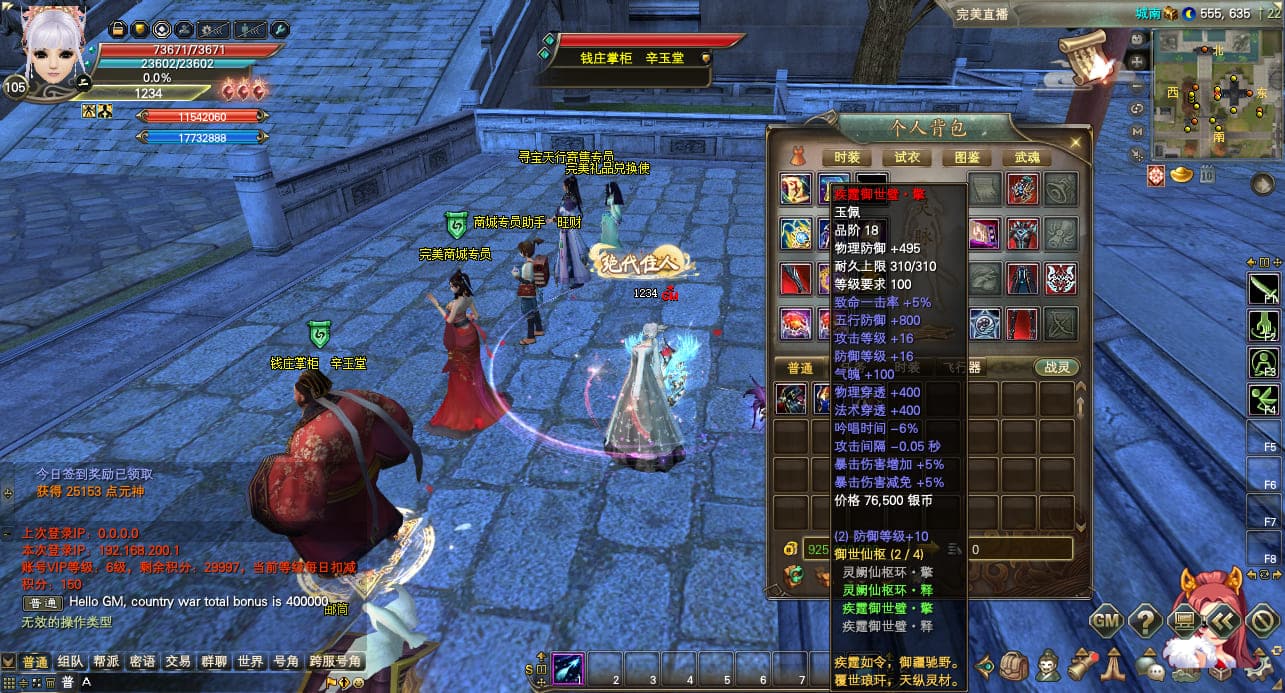The image size is (1285, 693).
Task: Switch chat to the 世界 channel
Action: click(250, 662)
